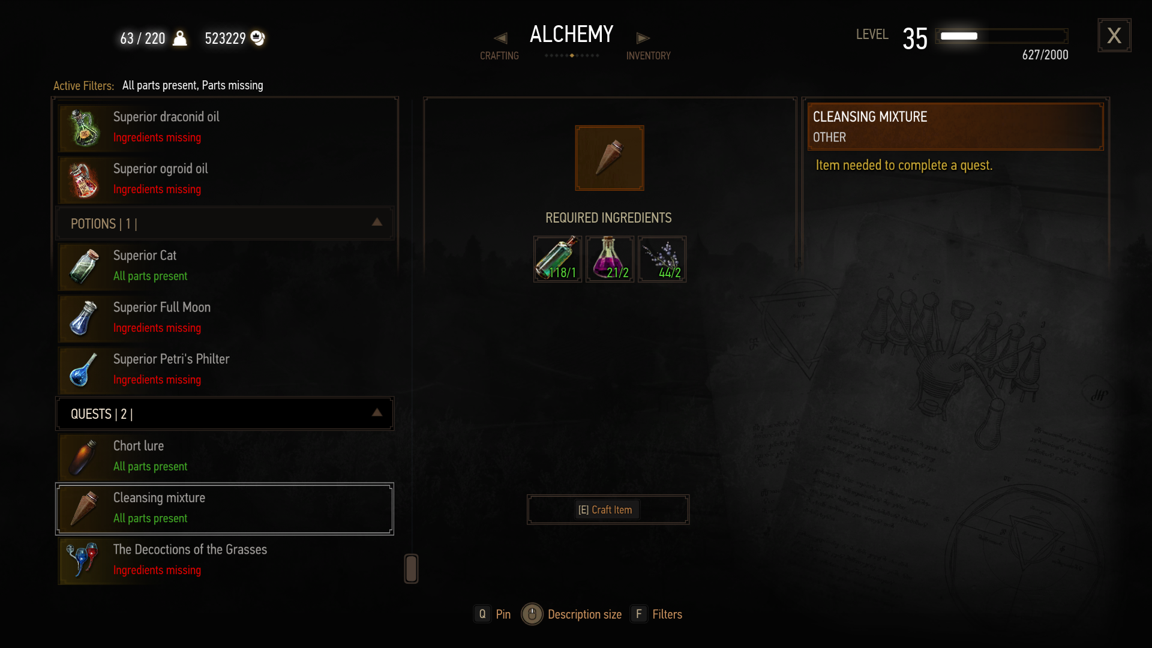Close the Alchemy screen with X
The image size is (1152, 648).
pyautogui.click(x=1114, y=36)
